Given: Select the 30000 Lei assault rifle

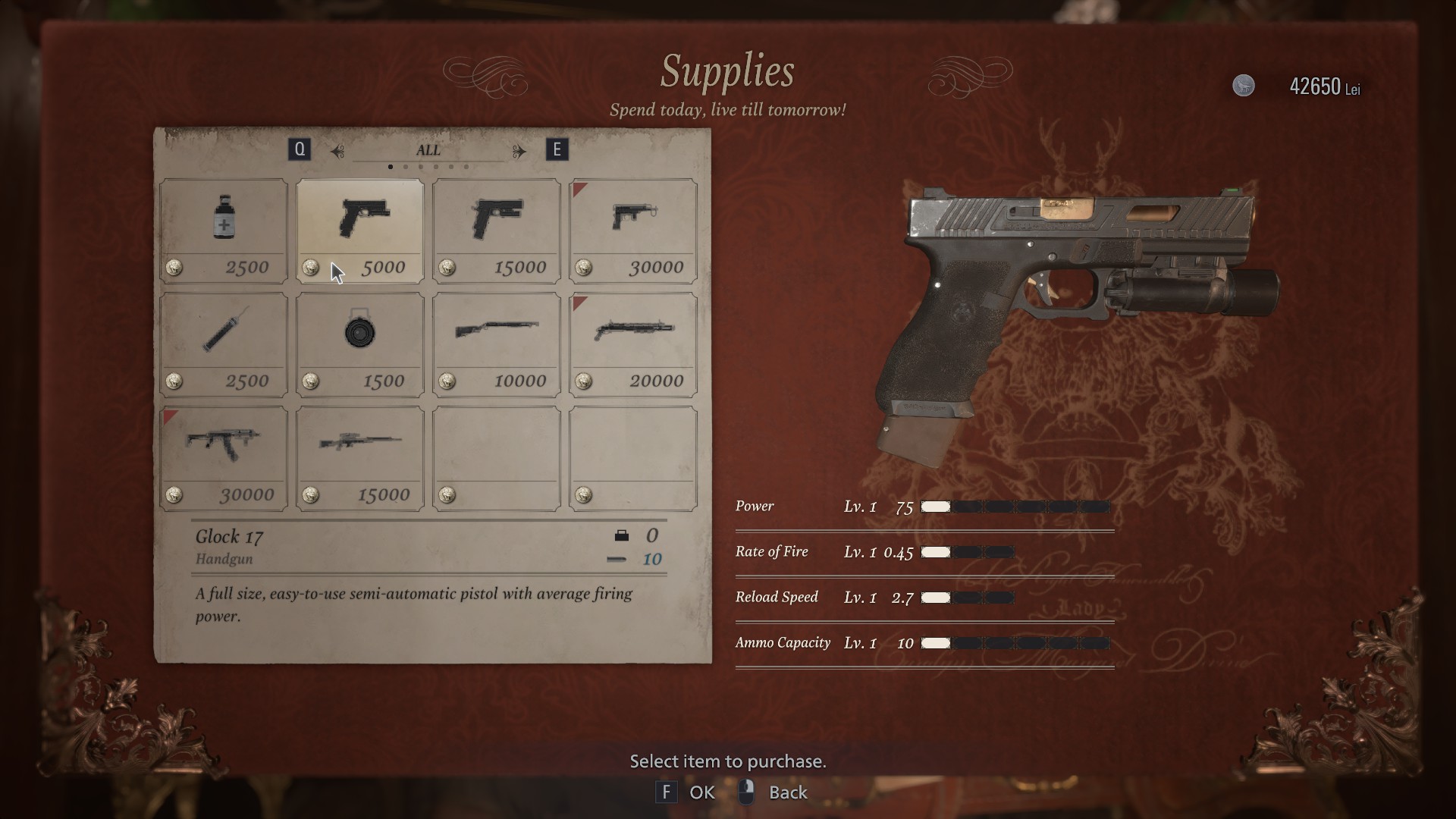Looking at the screenshot, I should click(224, 458).
